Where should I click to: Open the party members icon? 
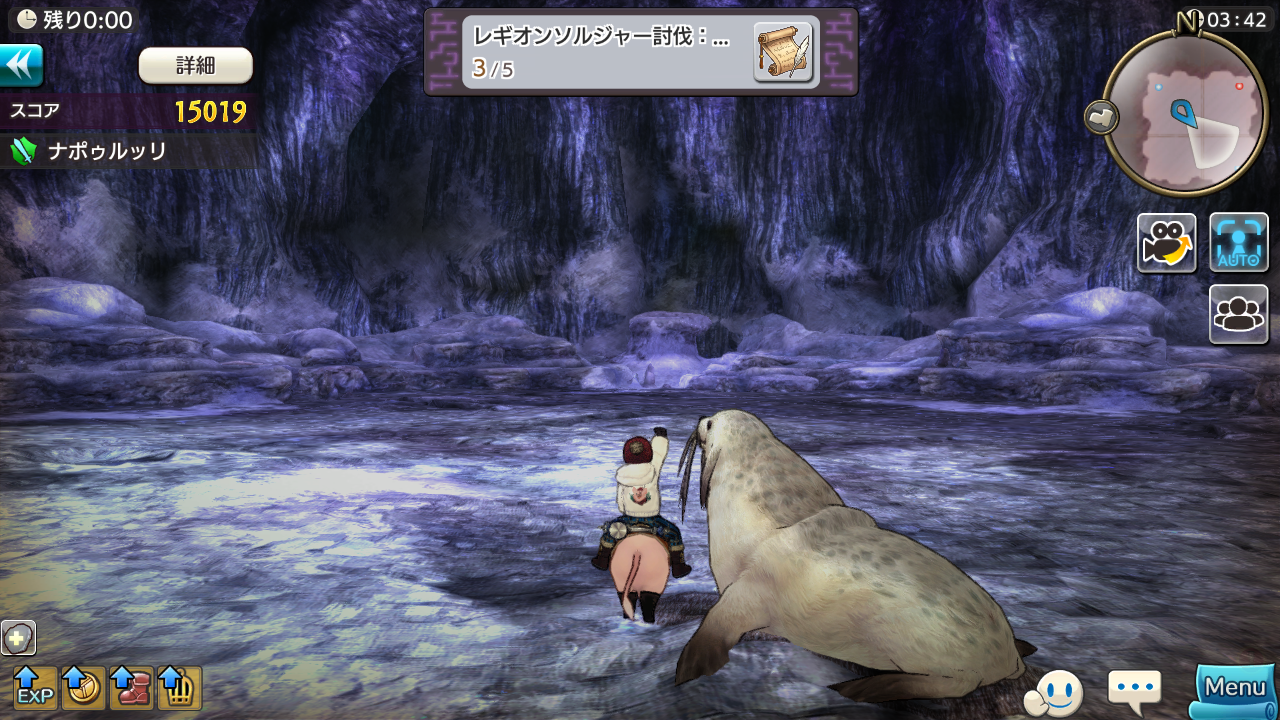pos(1239,314)
